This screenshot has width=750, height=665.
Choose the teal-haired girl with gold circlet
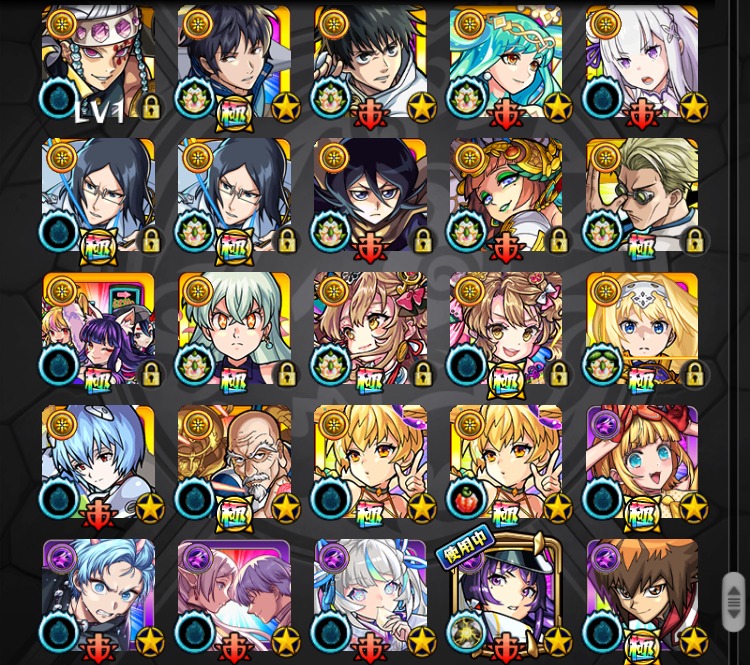[506, 63]
